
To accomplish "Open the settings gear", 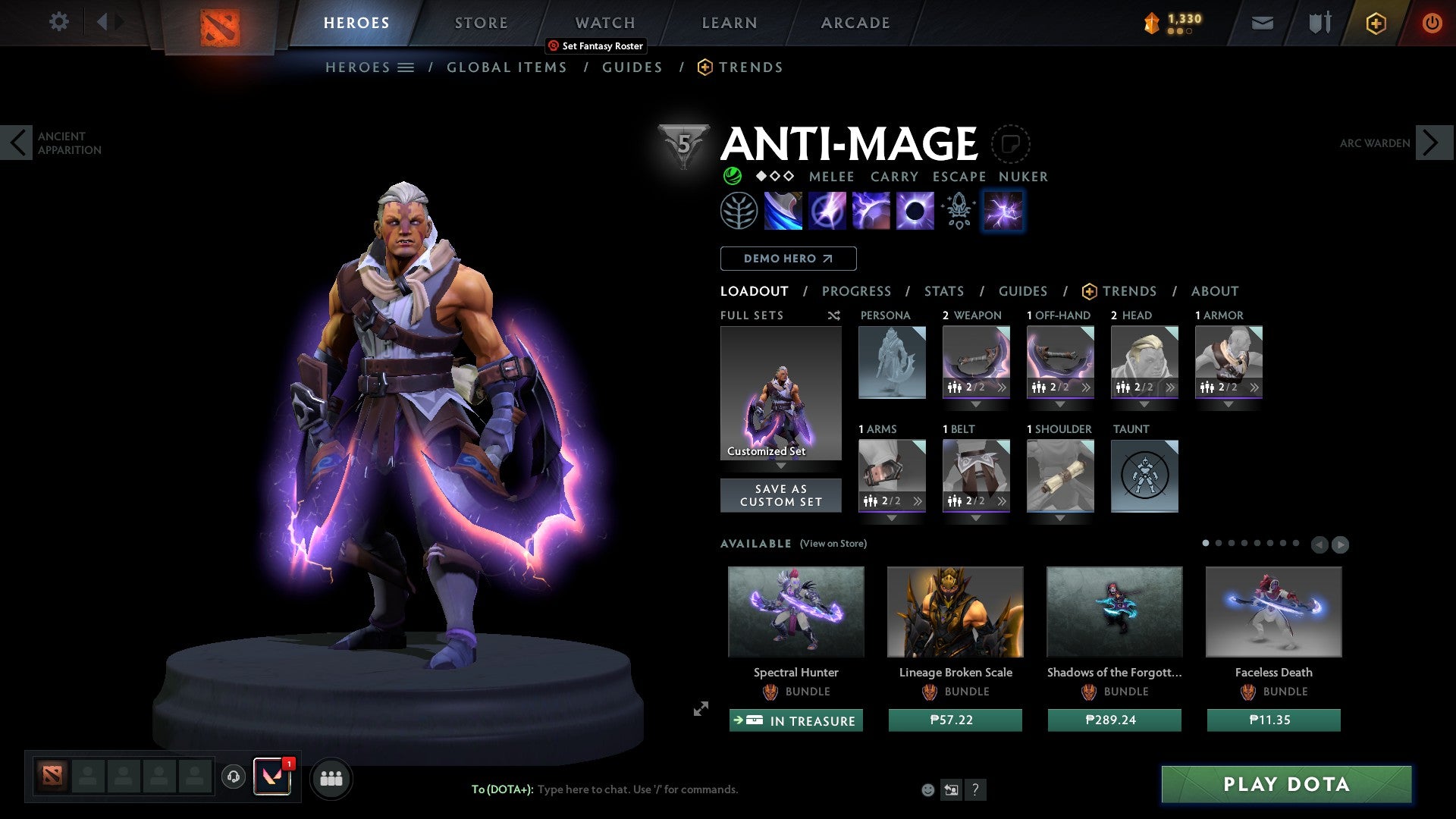I will coord(59,22).
